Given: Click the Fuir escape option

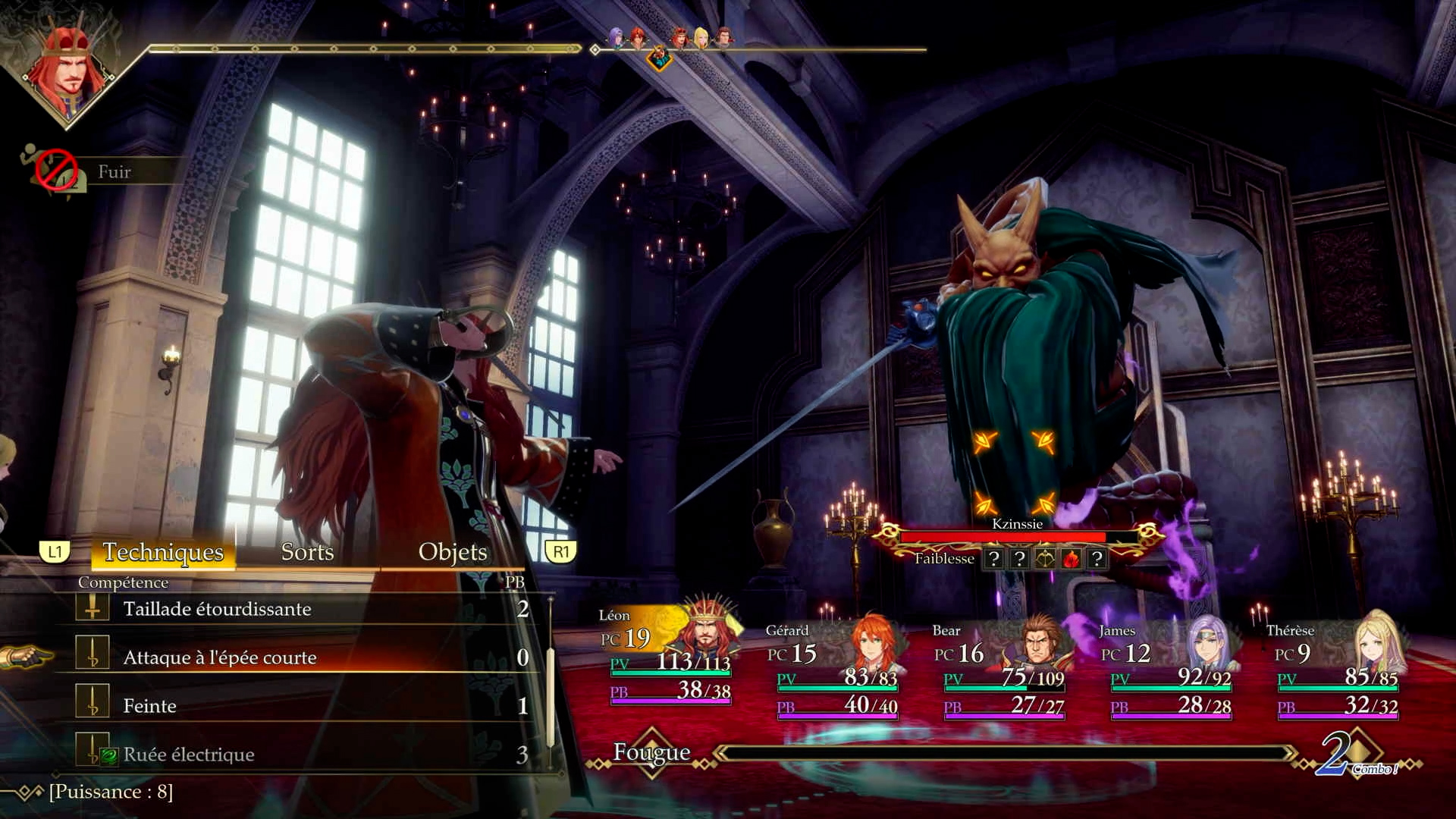Looking at the screenshot, I should (x=114, y=172).
